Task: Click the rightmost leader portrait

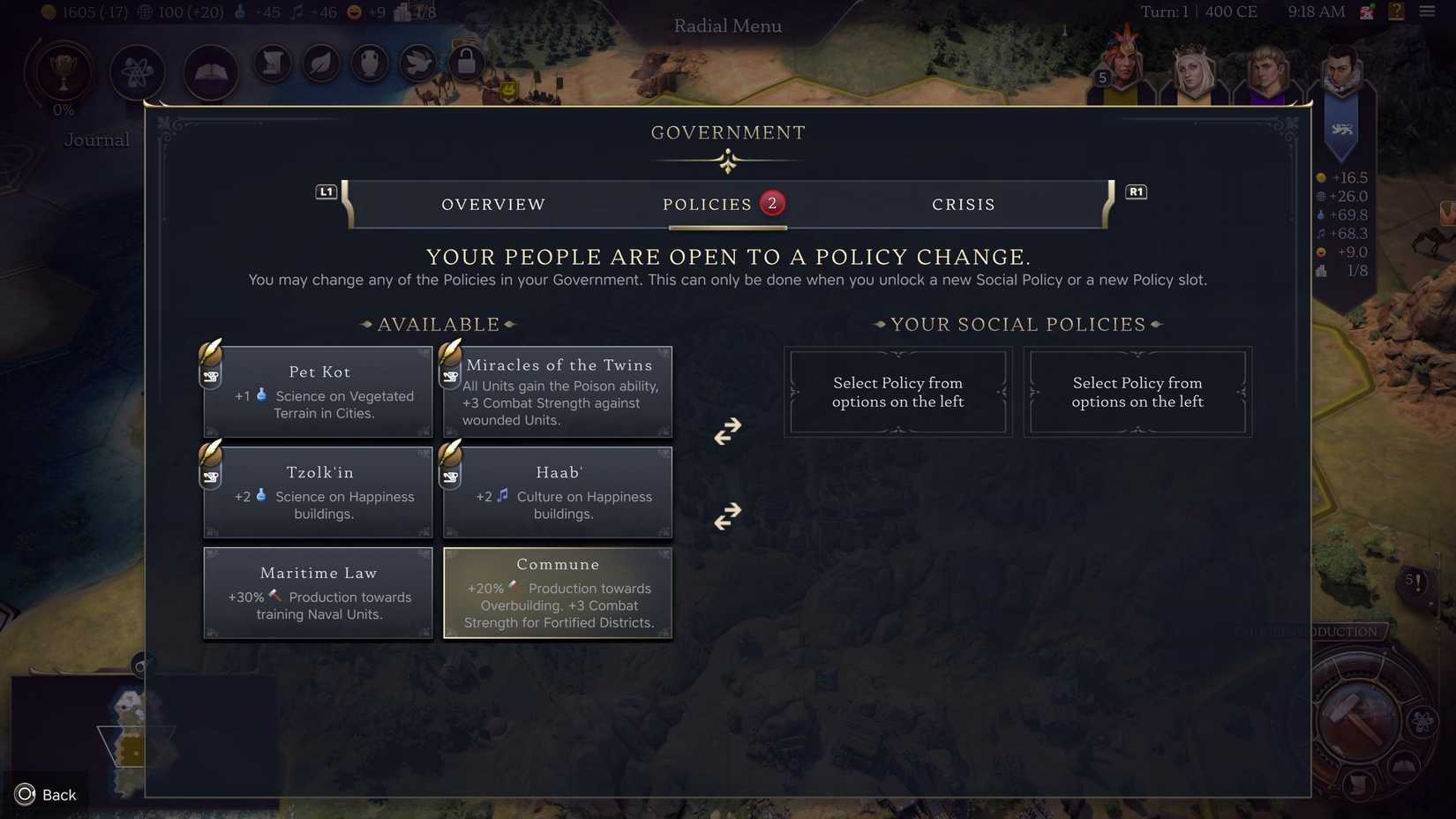Action: pyautogui.click(x=1340, y=71)
